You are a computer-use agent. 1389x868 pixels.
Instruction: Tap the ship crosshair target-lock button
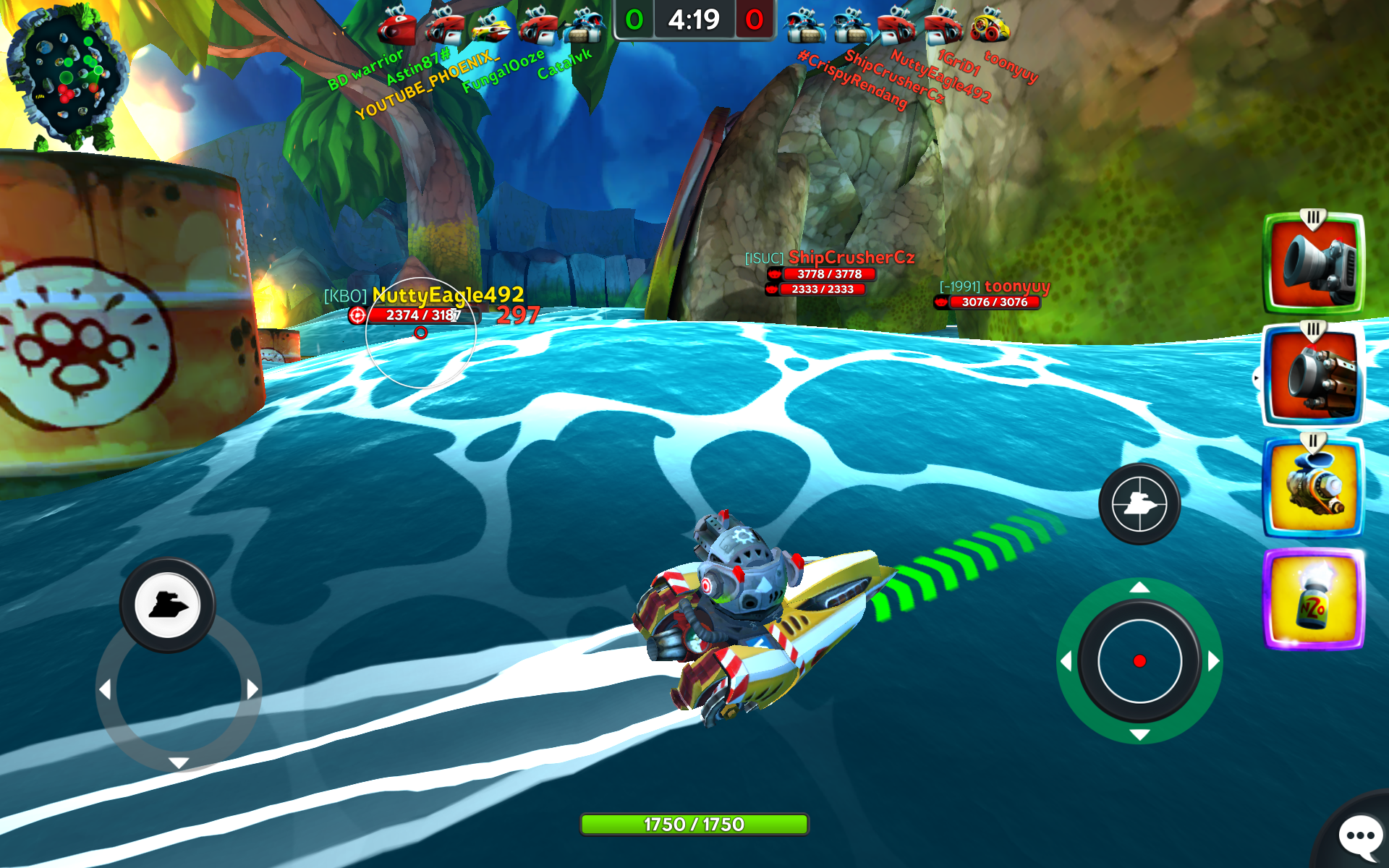click(1139, 504)
